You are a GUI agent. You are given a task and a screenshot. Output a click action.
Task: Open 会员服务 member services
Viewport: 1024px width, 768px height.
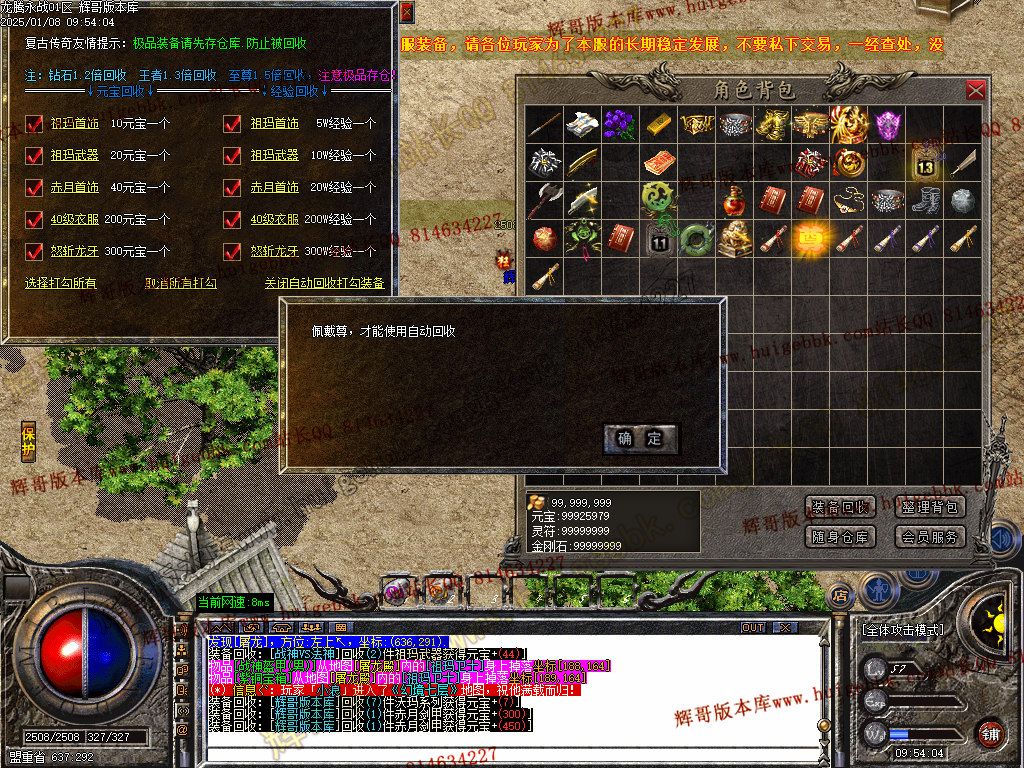coord(929,537)
